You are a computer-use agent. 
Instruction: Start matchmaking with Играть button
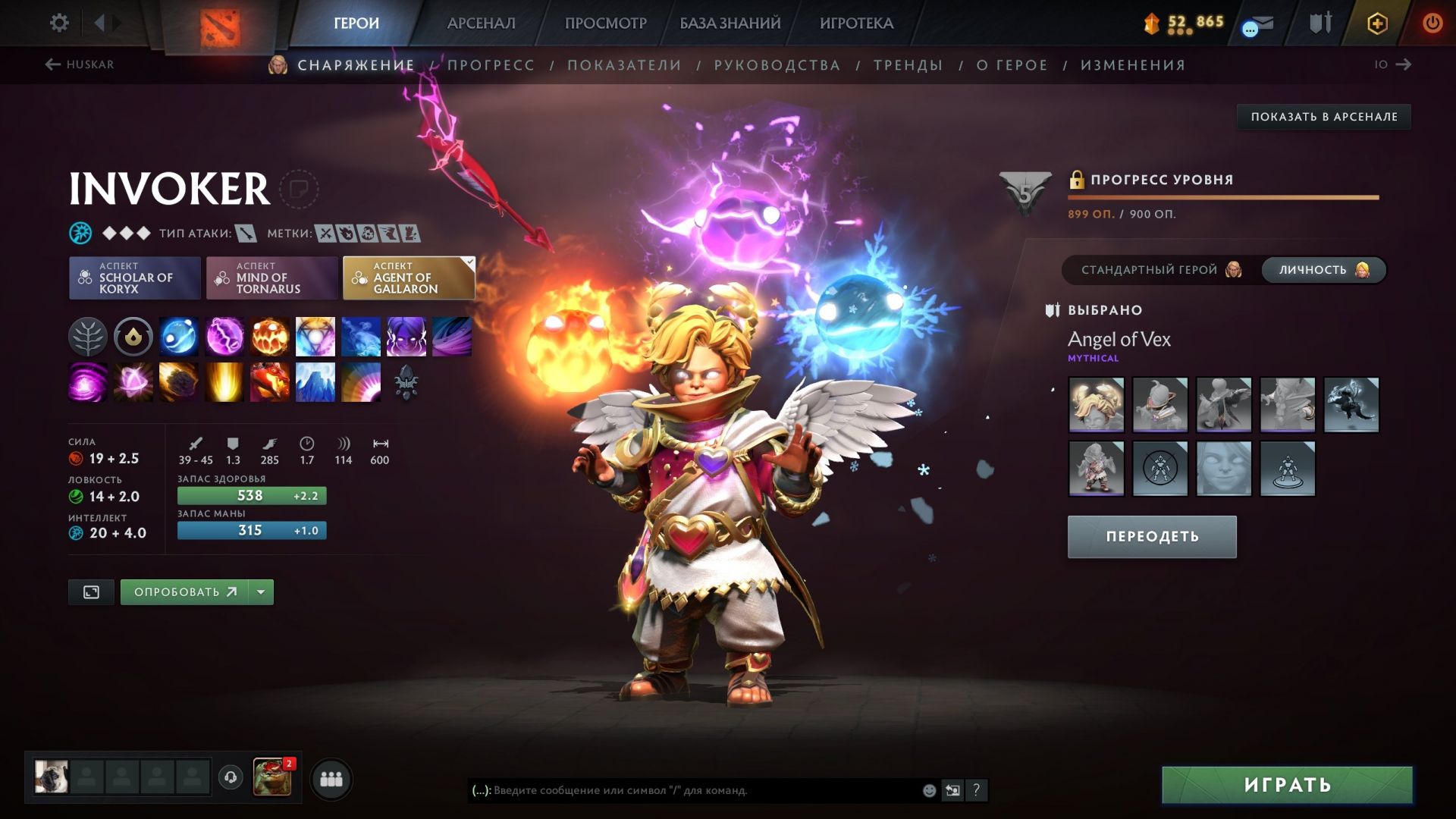(1287, 785)
